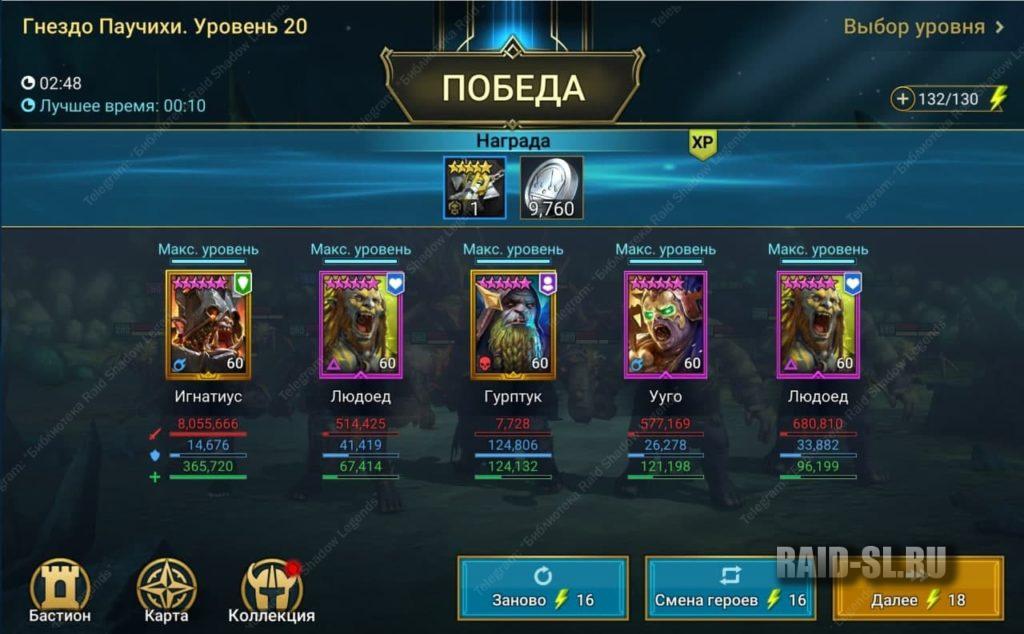The image size is (1024, 634).
Task: Continue to the next stage with Далее
Action: tap(918, 589)
